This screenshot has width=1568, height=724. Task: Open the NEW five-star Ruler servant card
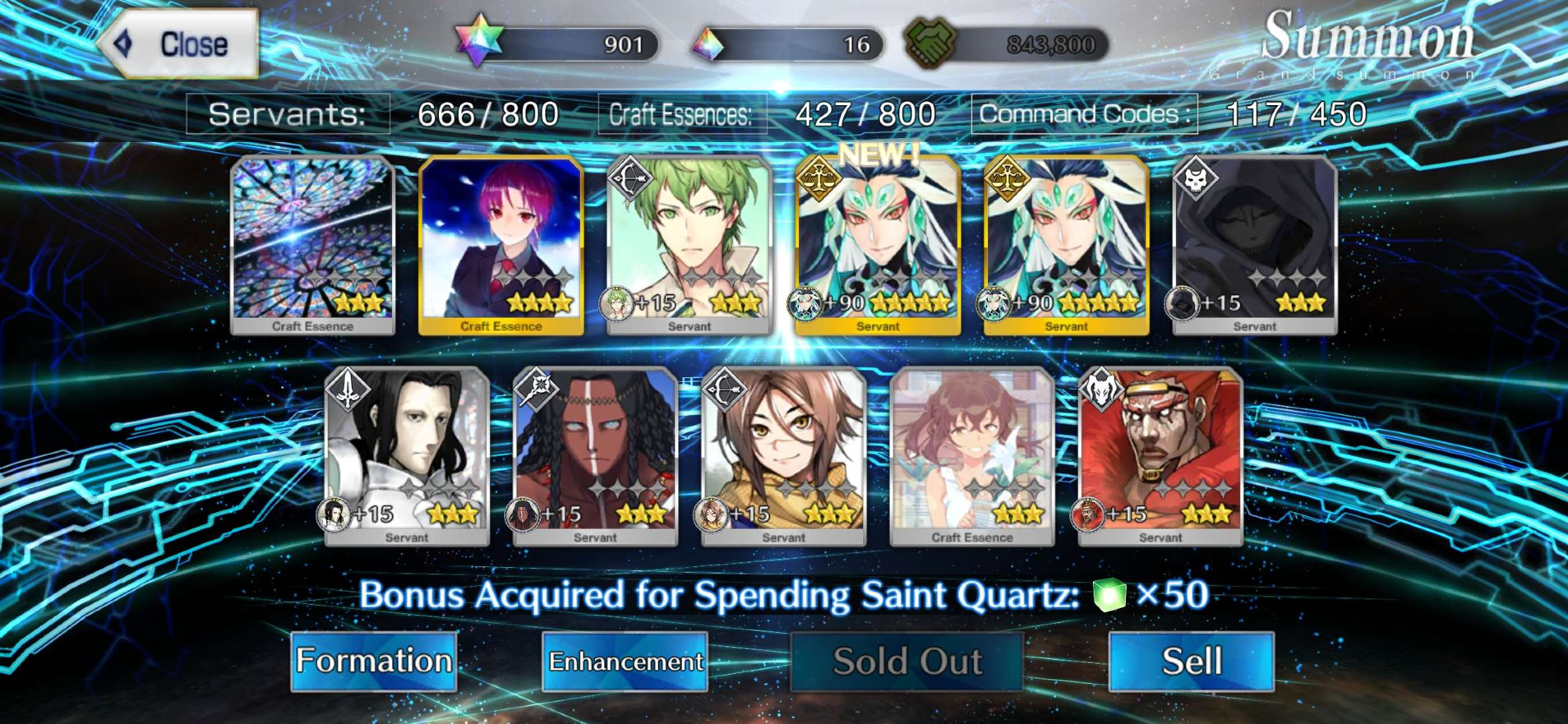(x=877, y=245)
